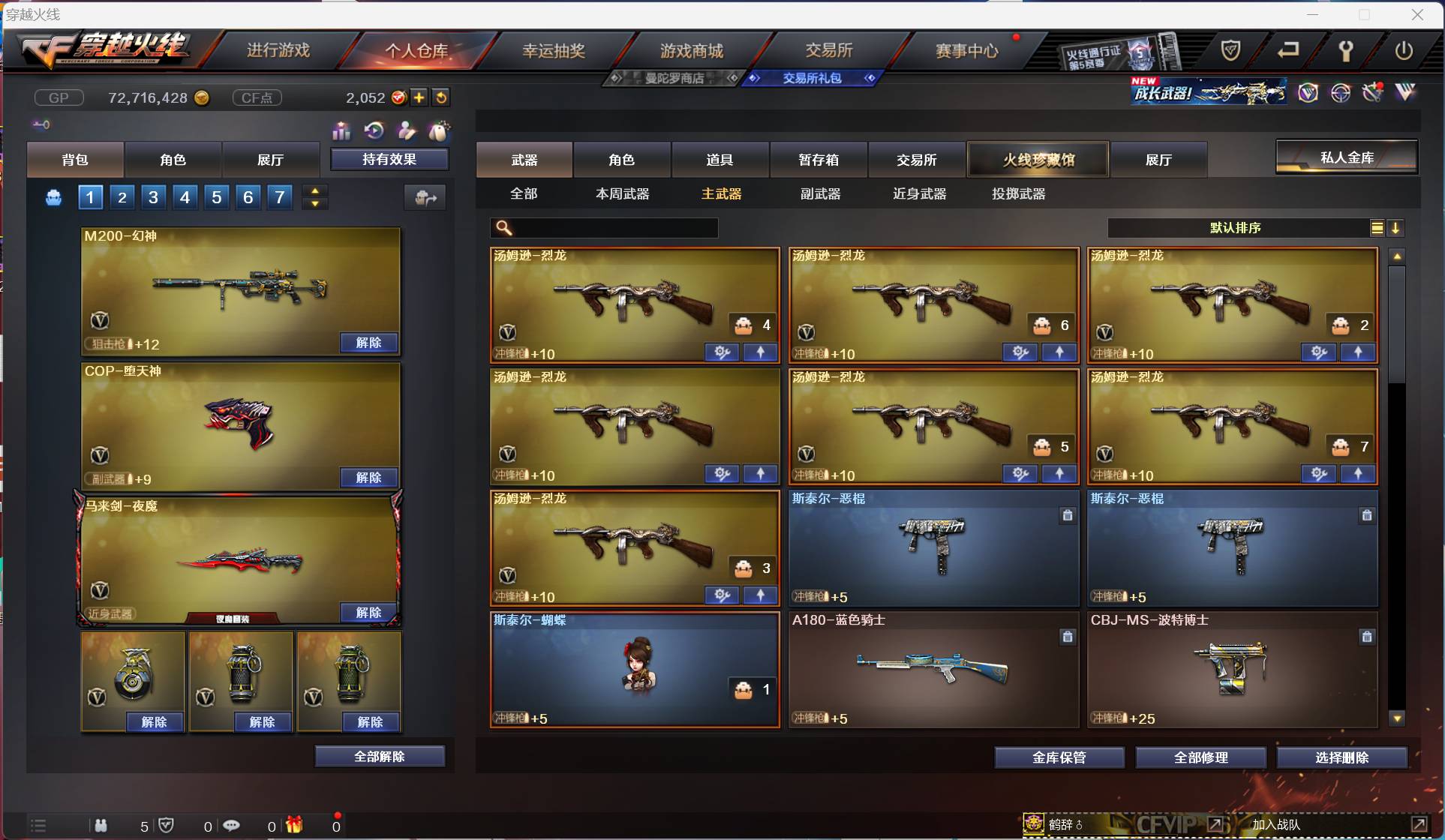1445x840 pixels.
Task: Open the replay history icon in backpack panel
Action: [374, 131]
